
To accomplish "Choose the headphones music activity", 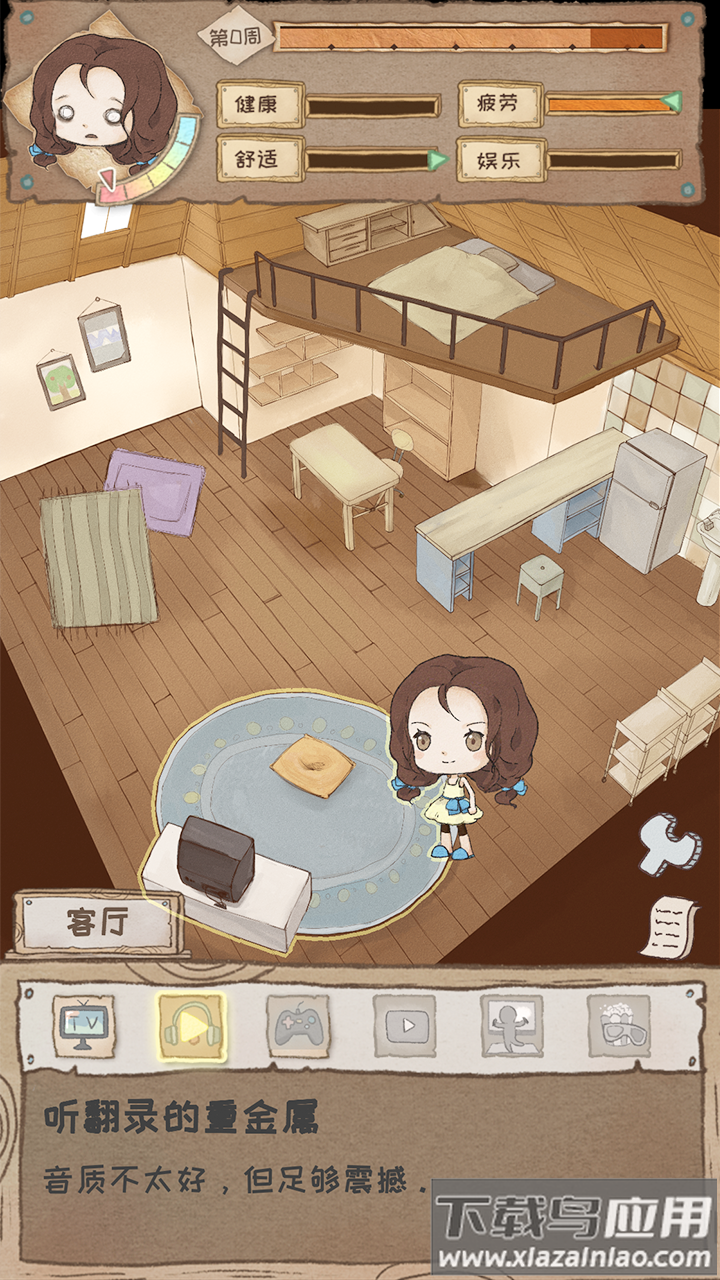I will pyautogui.click(x=192, y=1026).
